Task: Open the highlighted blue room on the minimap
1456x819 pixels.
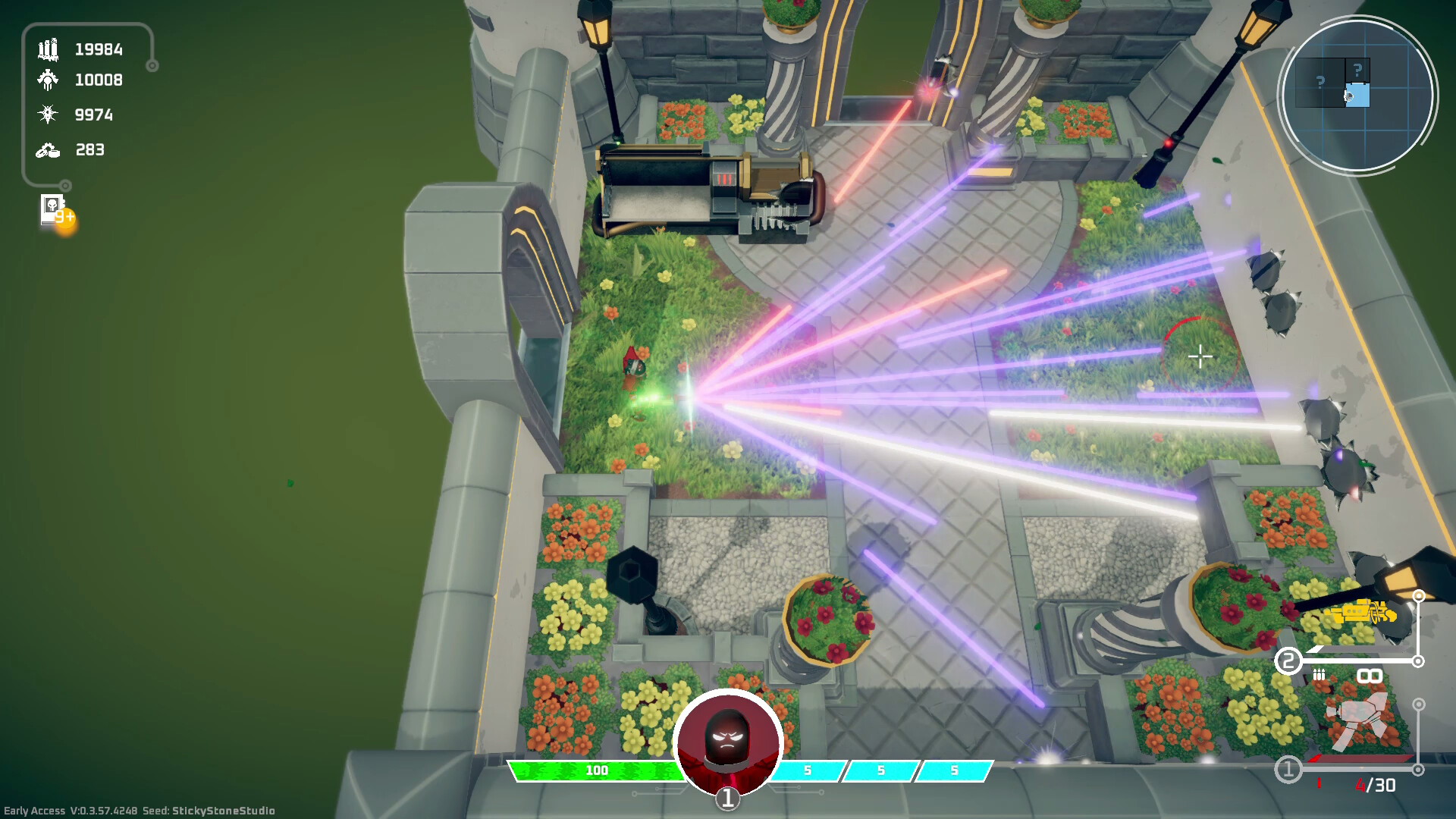Action: coord(1358,95)
